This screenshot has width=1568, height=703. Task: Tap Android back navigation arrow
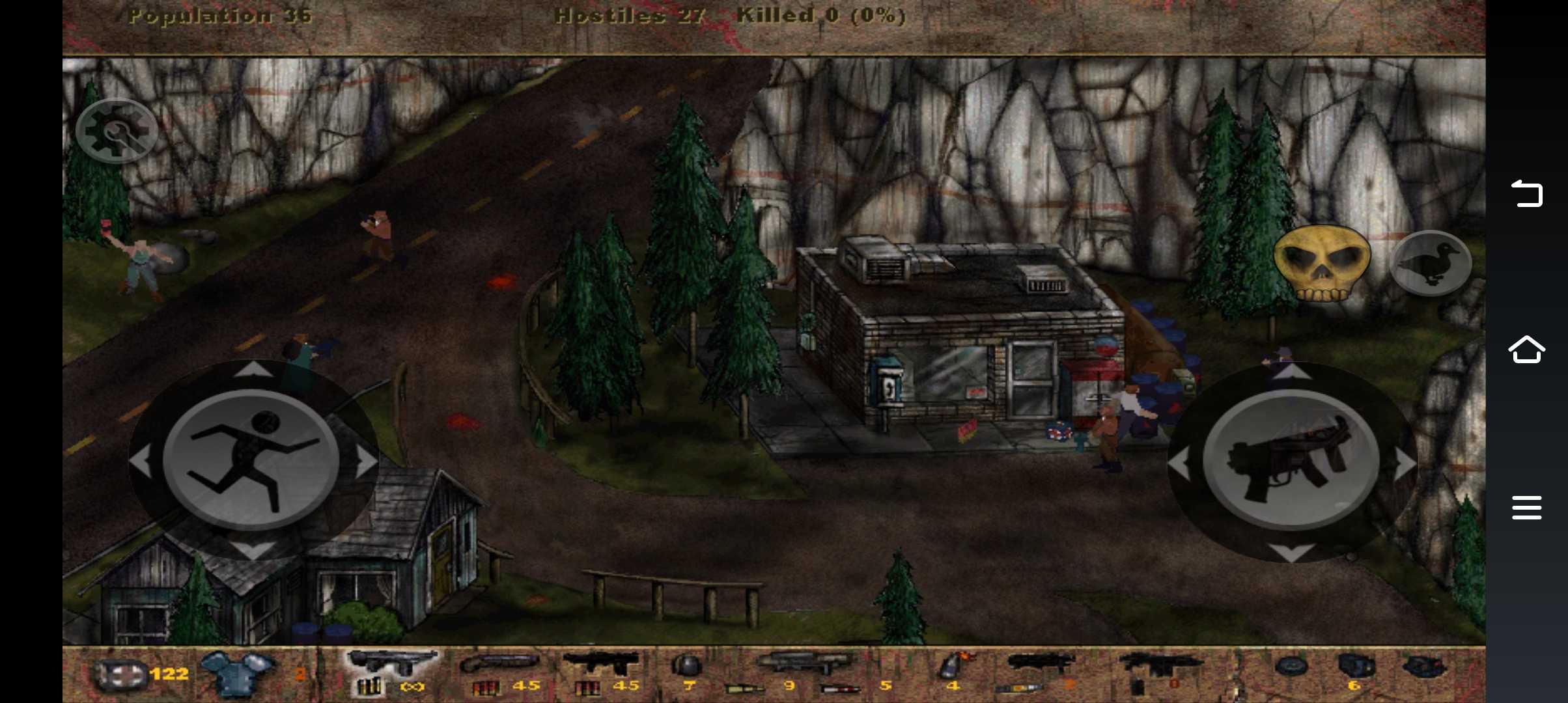[x=1526, y=193]
